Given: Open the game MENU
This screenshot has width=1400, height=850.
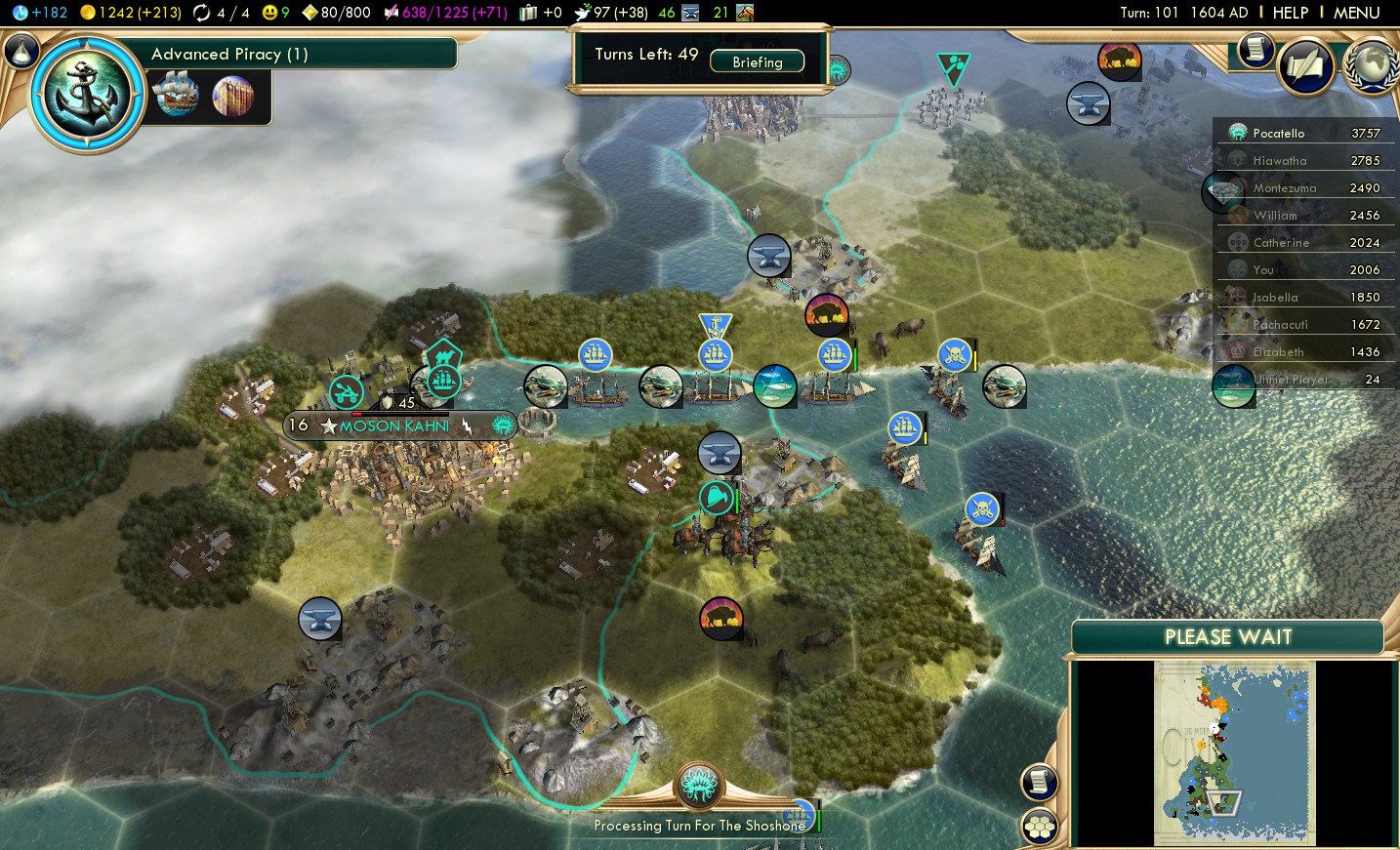Looking at the screenshot, I should [x=1356, y=13].
